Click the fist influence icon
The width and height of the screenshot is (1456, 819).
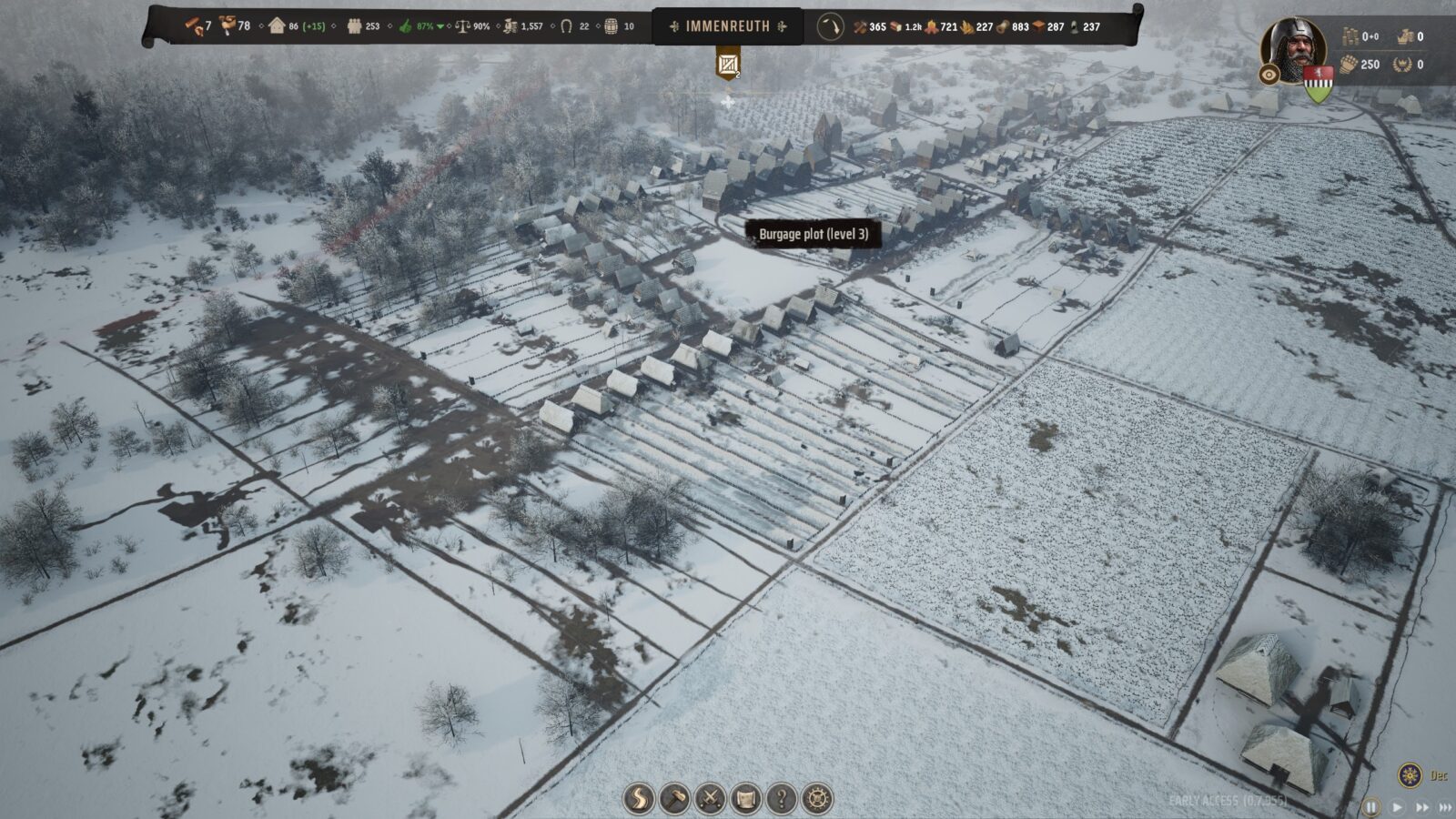pyautogui.click(x=1349, y=64)
